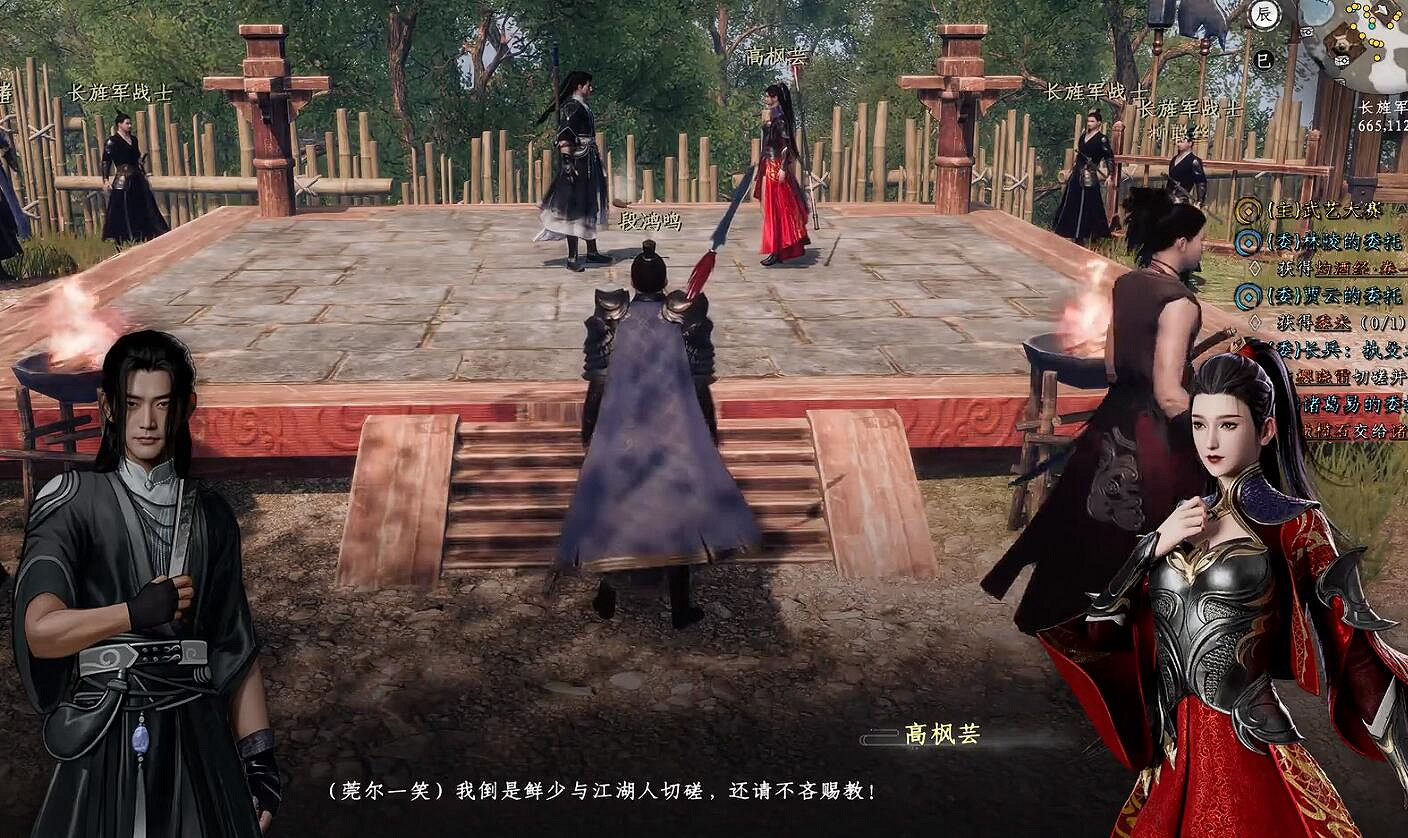Click the 辰 time-of-day marker near the minimap

click(x=1266, y=15)
